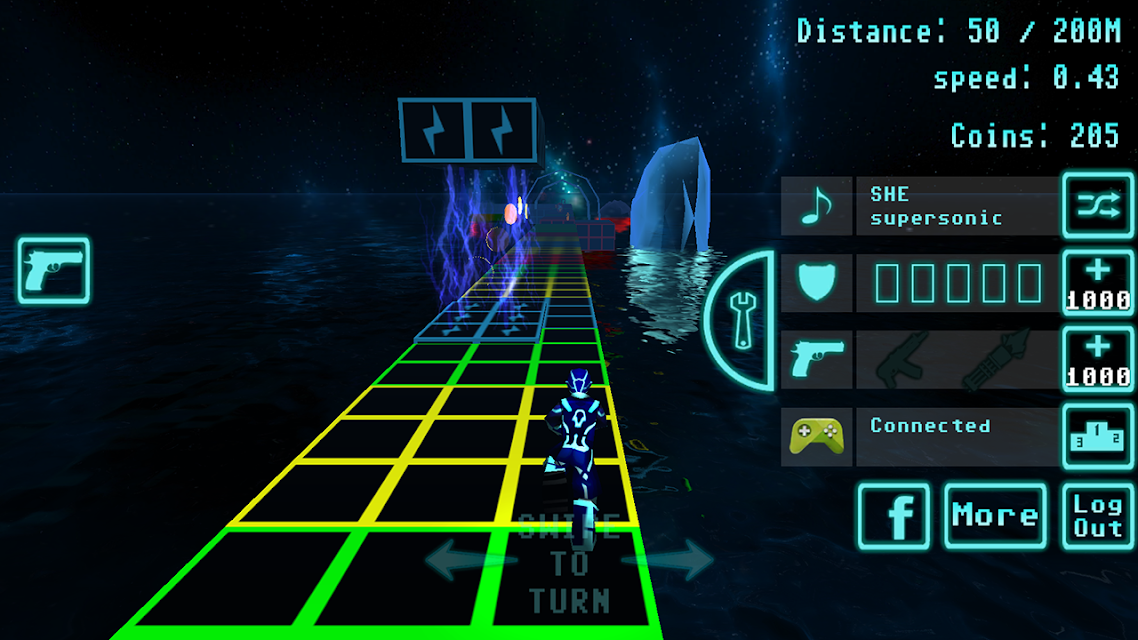Select the pistol in the weapon row
Viewport: 1138px width, 640px height.
[x=816, y=360]
